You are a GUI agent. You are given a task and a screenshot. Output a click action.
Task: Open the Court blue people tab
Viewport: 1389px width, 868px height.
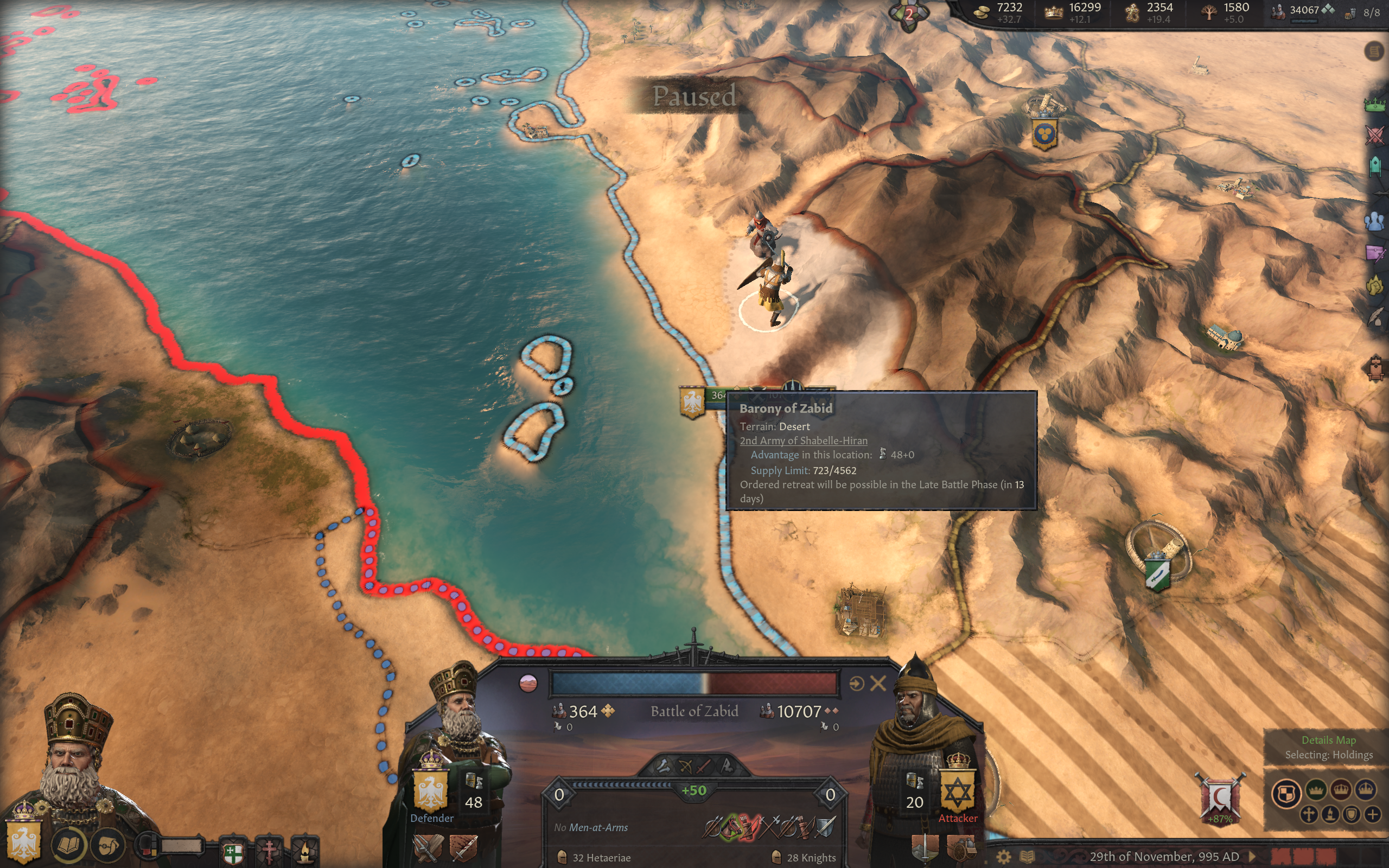pyautogui.click(x=1375, y=221)
